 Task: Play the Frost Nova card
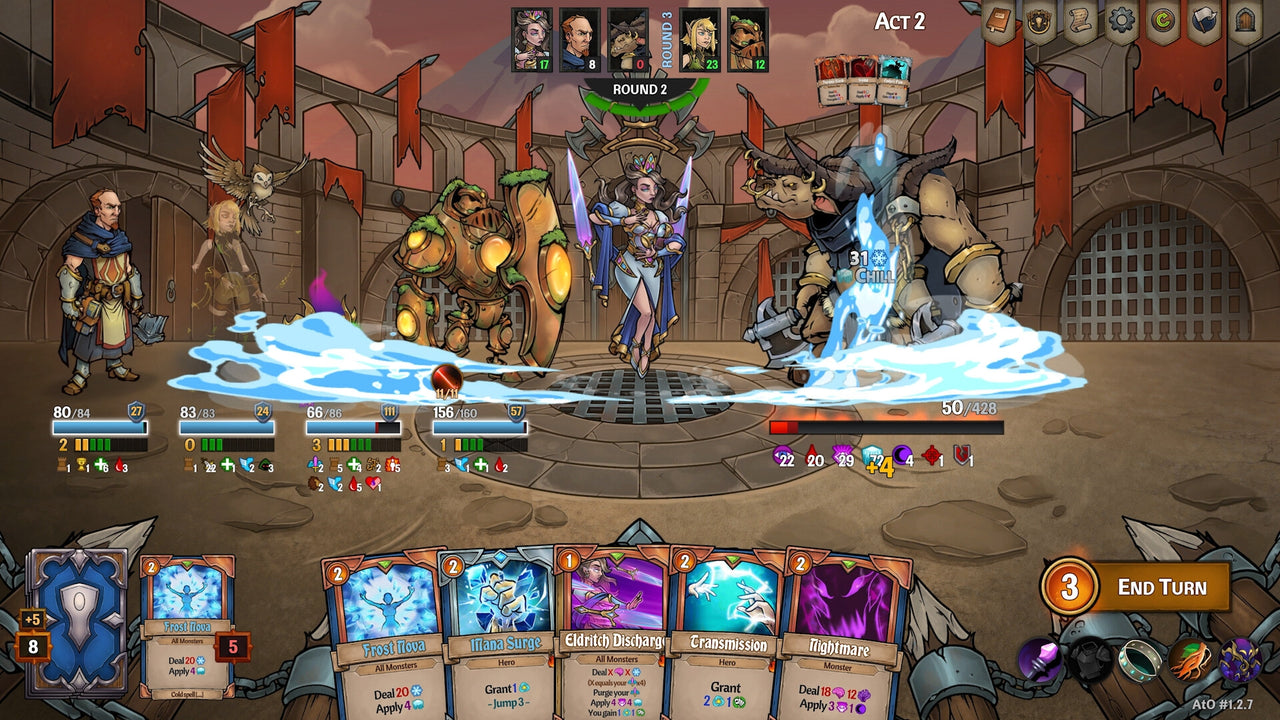383,630
